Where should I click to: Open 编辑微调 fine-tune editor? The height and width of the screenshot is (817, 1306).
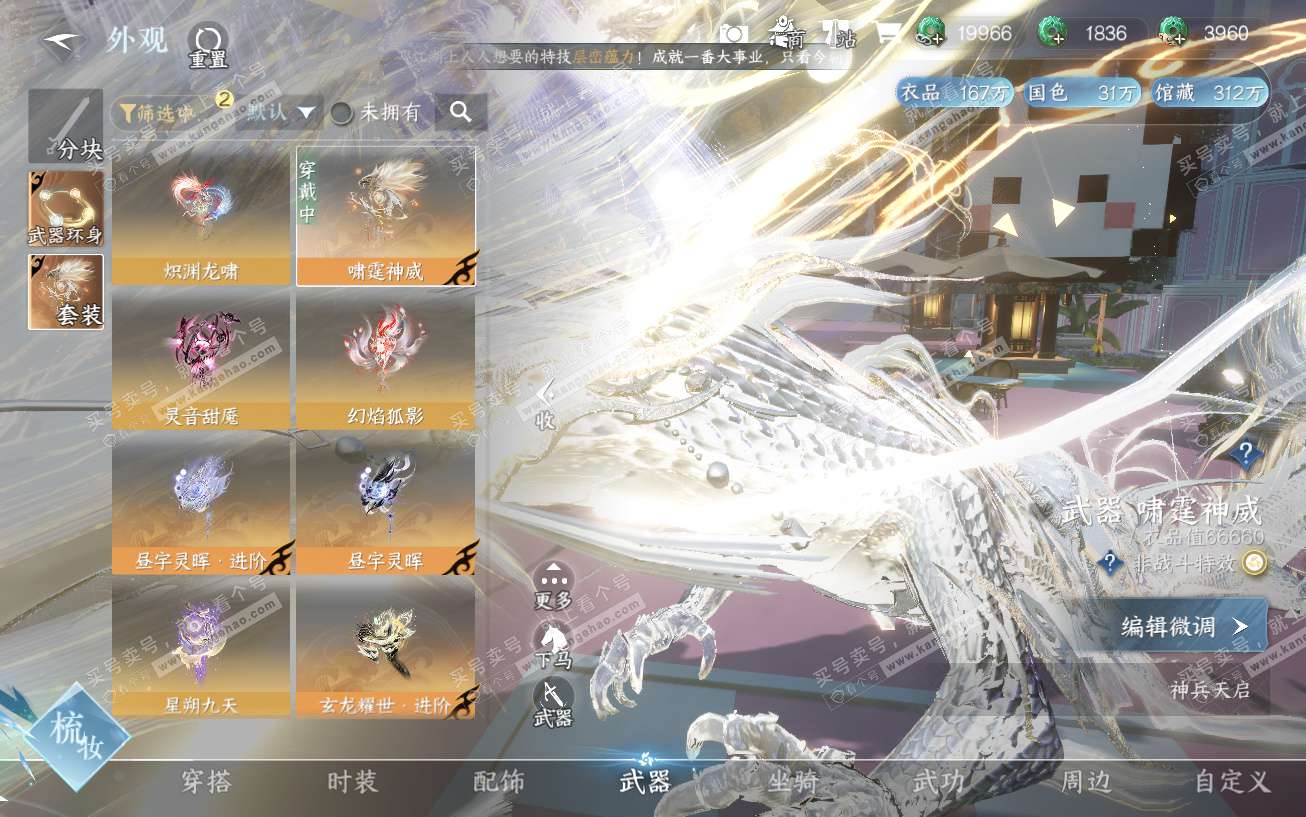click(x=1186, y=626)
